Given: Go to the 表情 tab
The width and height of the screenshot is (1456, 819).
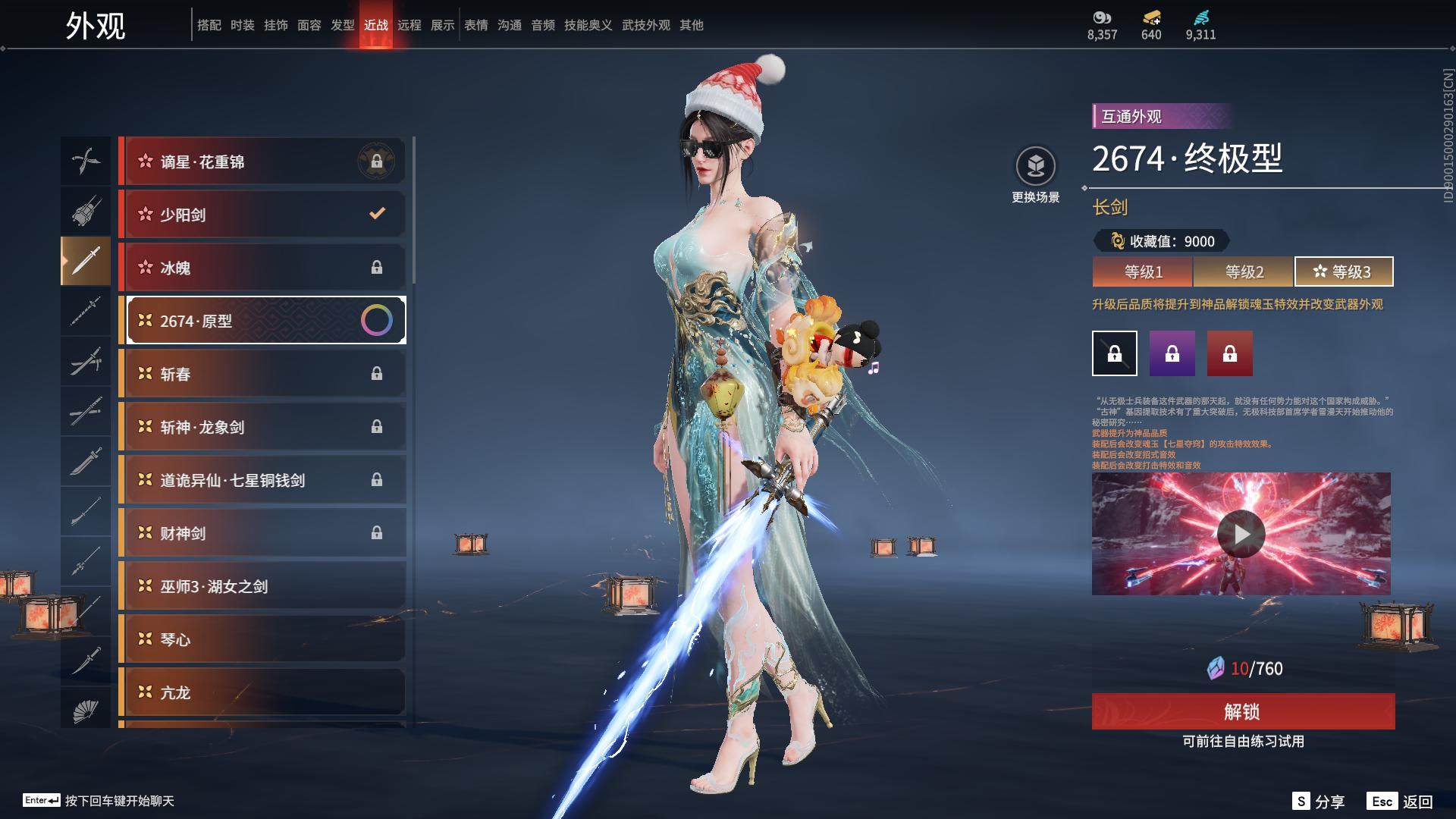Looking at the screenshot, I should [476, 25].
